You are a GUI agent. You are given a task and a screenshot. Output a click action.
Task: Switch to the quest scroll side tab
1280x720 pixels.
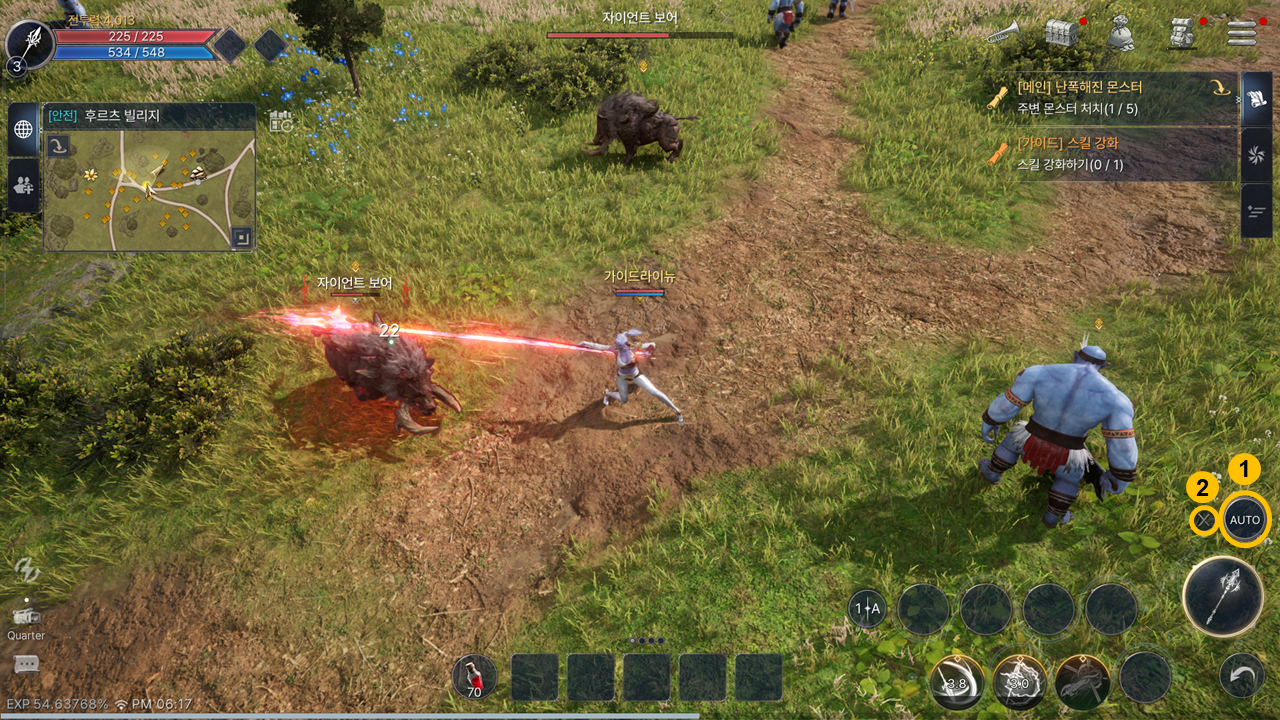click(1256, 99)
